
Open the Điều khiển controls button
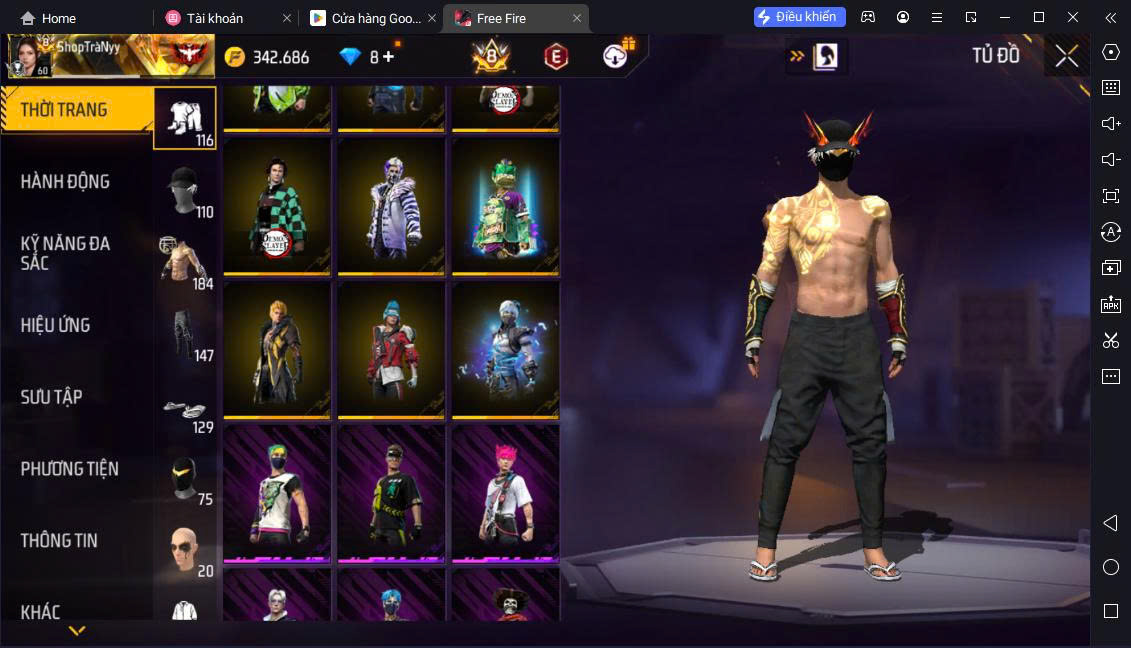pyautogui.click(x=800, y=17)
